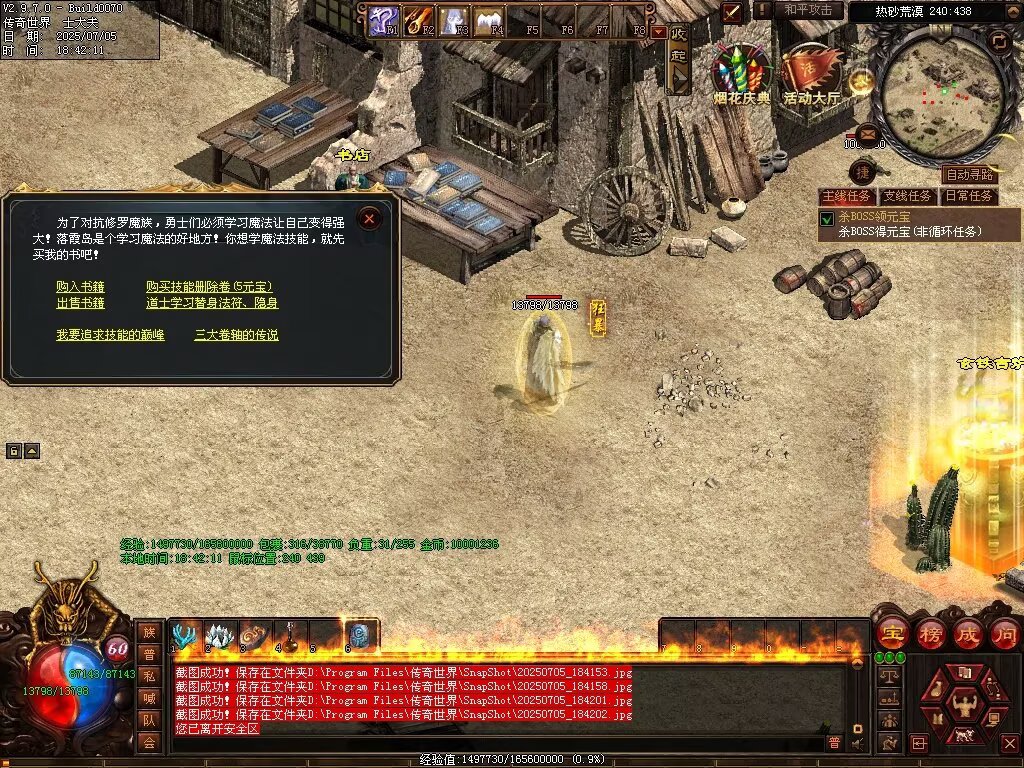Viewport: 1024px width, 768px height.
Task: Choose the 购入书籍 buy books option
Action: tap(80, 286)
